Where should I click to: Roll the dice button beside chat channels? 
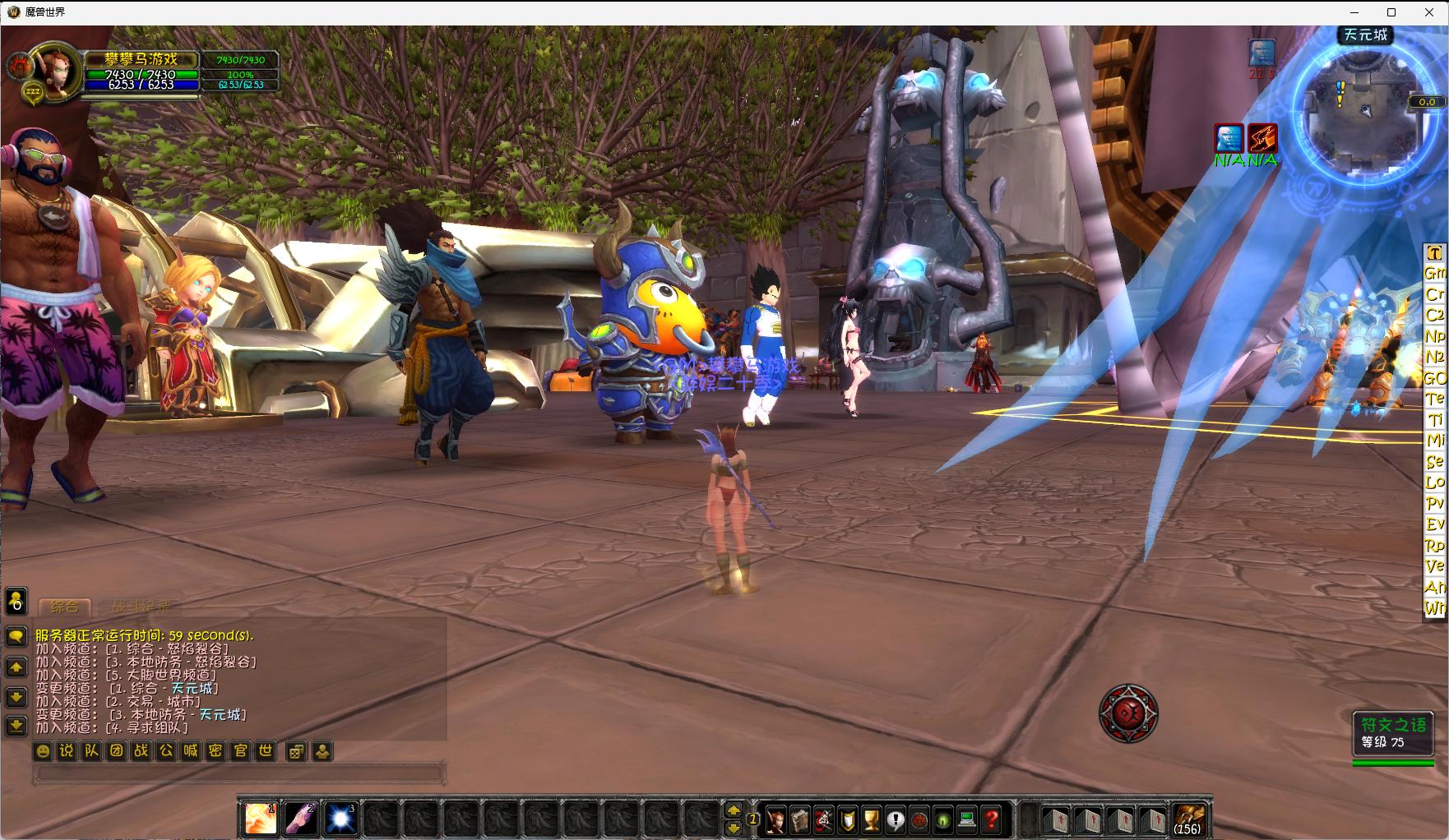(297, 750)
